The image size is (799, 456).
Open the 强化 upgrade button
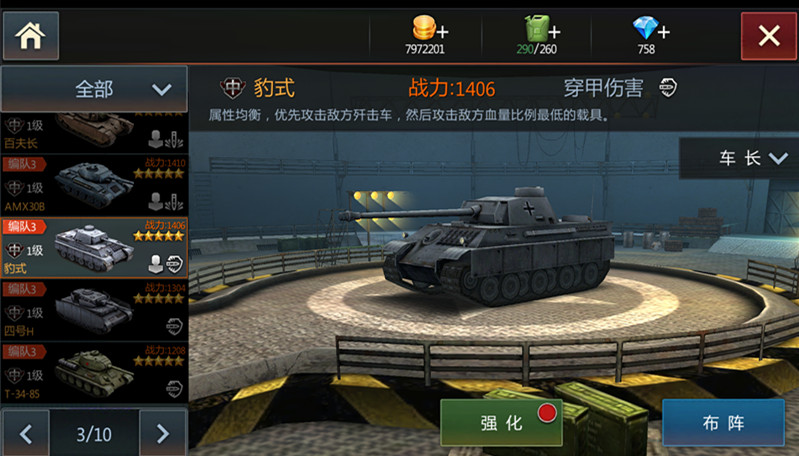501,423
